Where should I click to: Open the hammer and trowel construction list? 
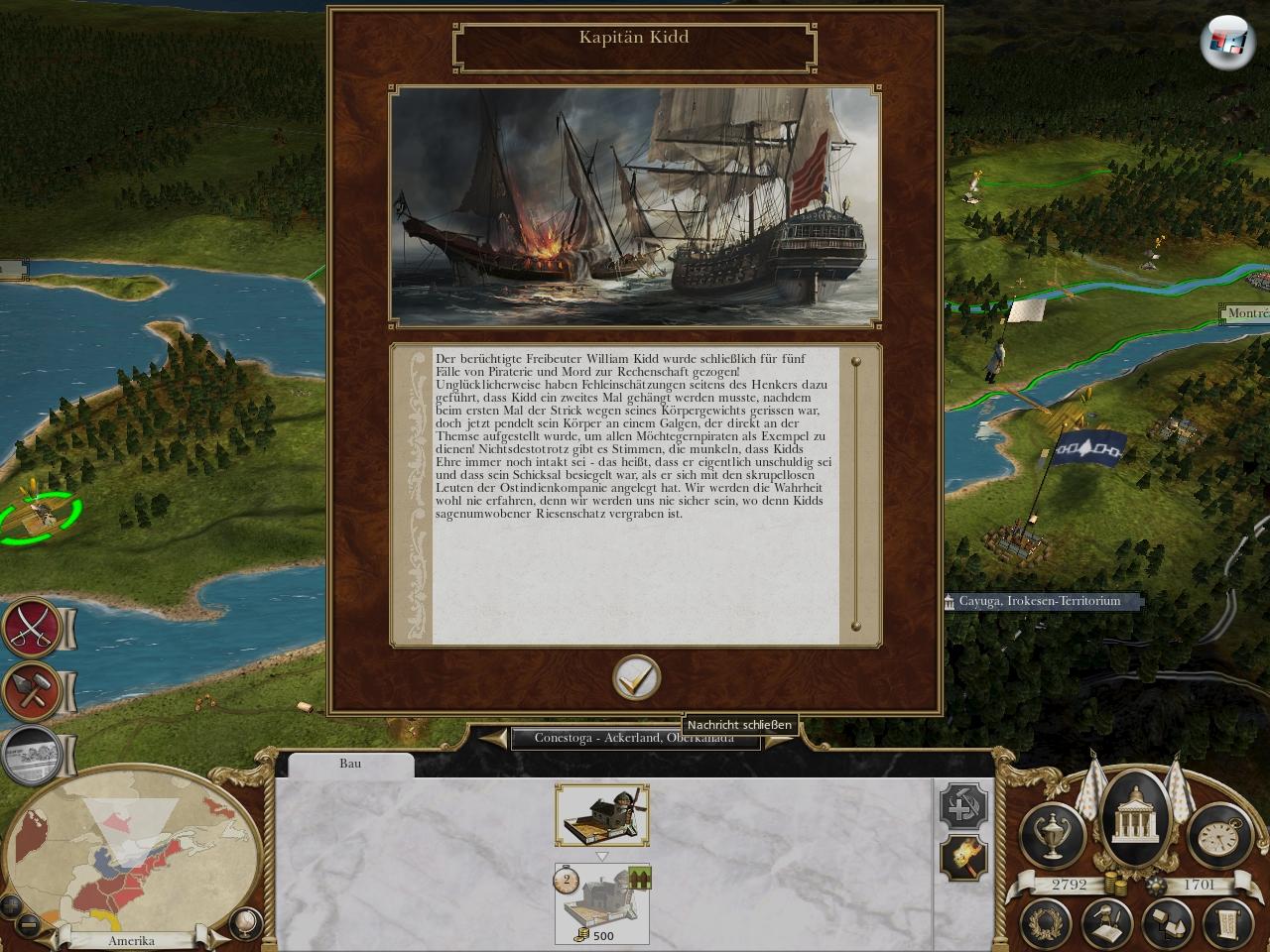tap(32, 690)
